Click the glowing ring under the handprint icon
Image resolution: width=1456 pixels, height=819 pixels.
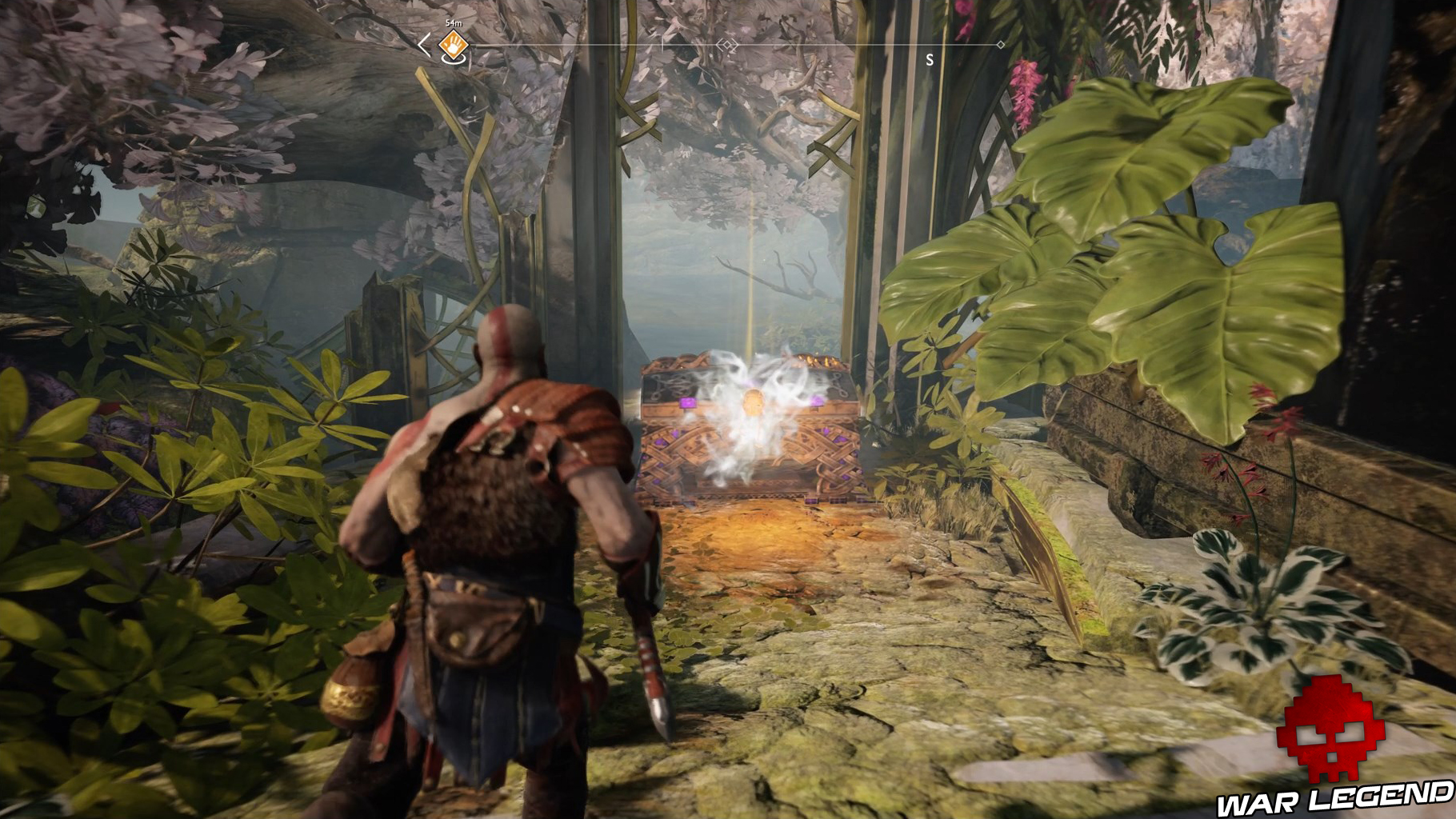click(x=453, y=62)
